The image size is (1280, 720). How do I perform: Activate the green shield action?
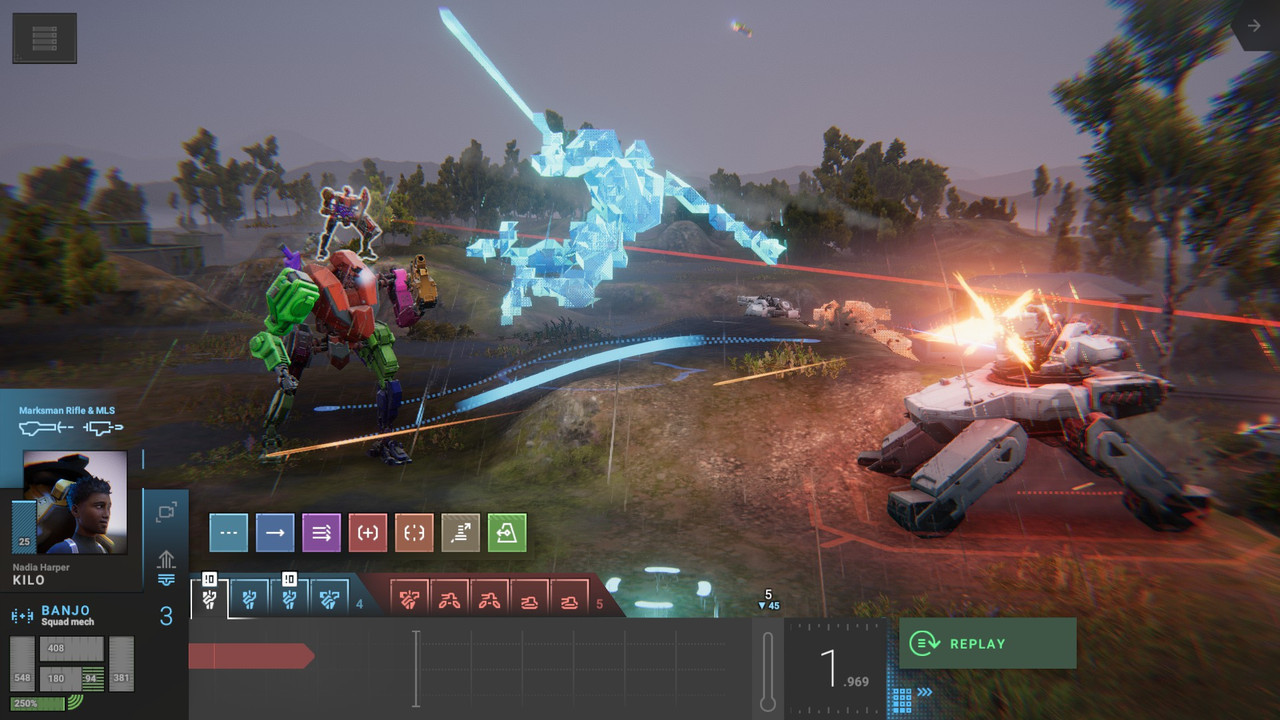[507, 533]
